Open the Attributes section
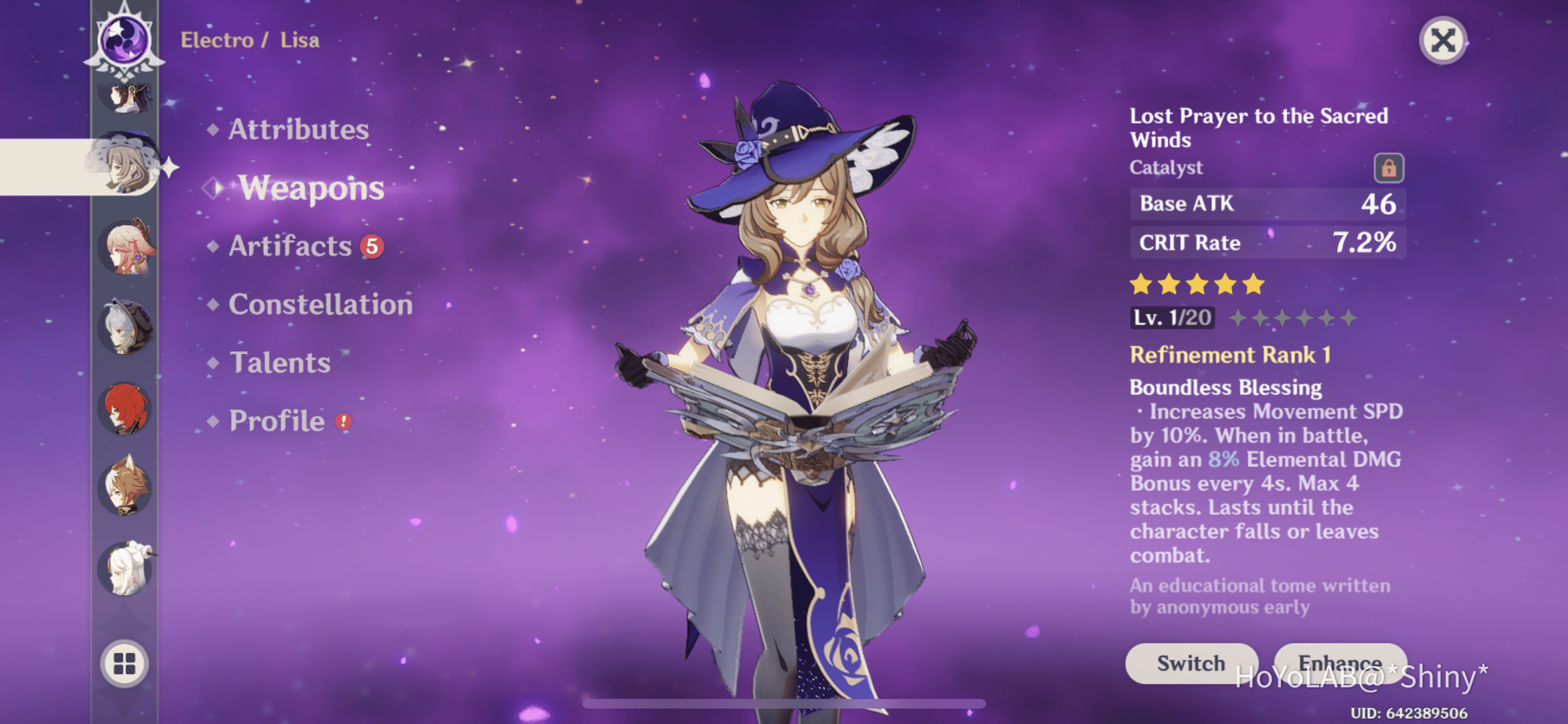 298,130
